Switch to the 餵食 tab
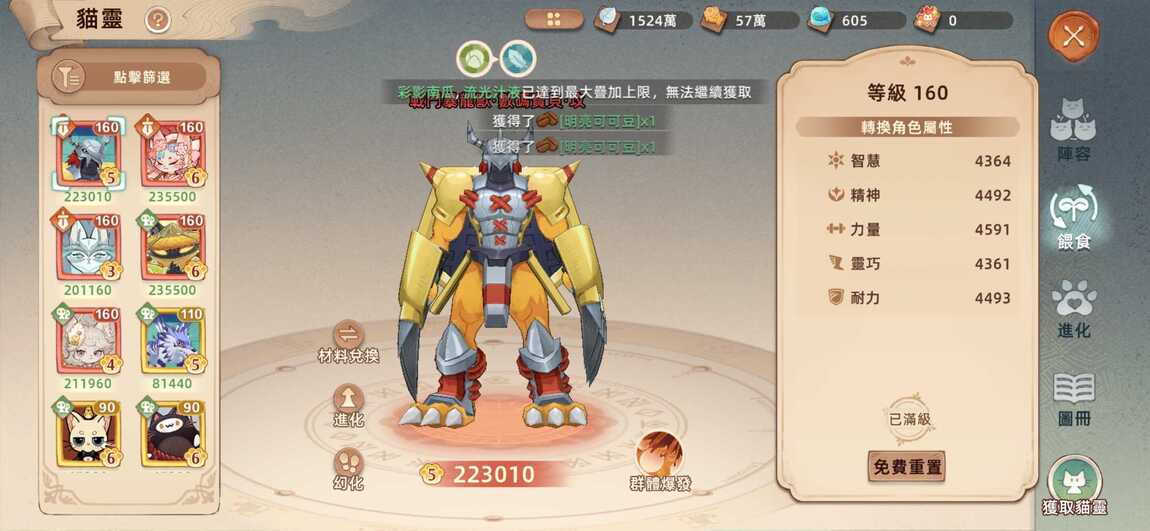 pyautogui.click(x=1073, y=217)
